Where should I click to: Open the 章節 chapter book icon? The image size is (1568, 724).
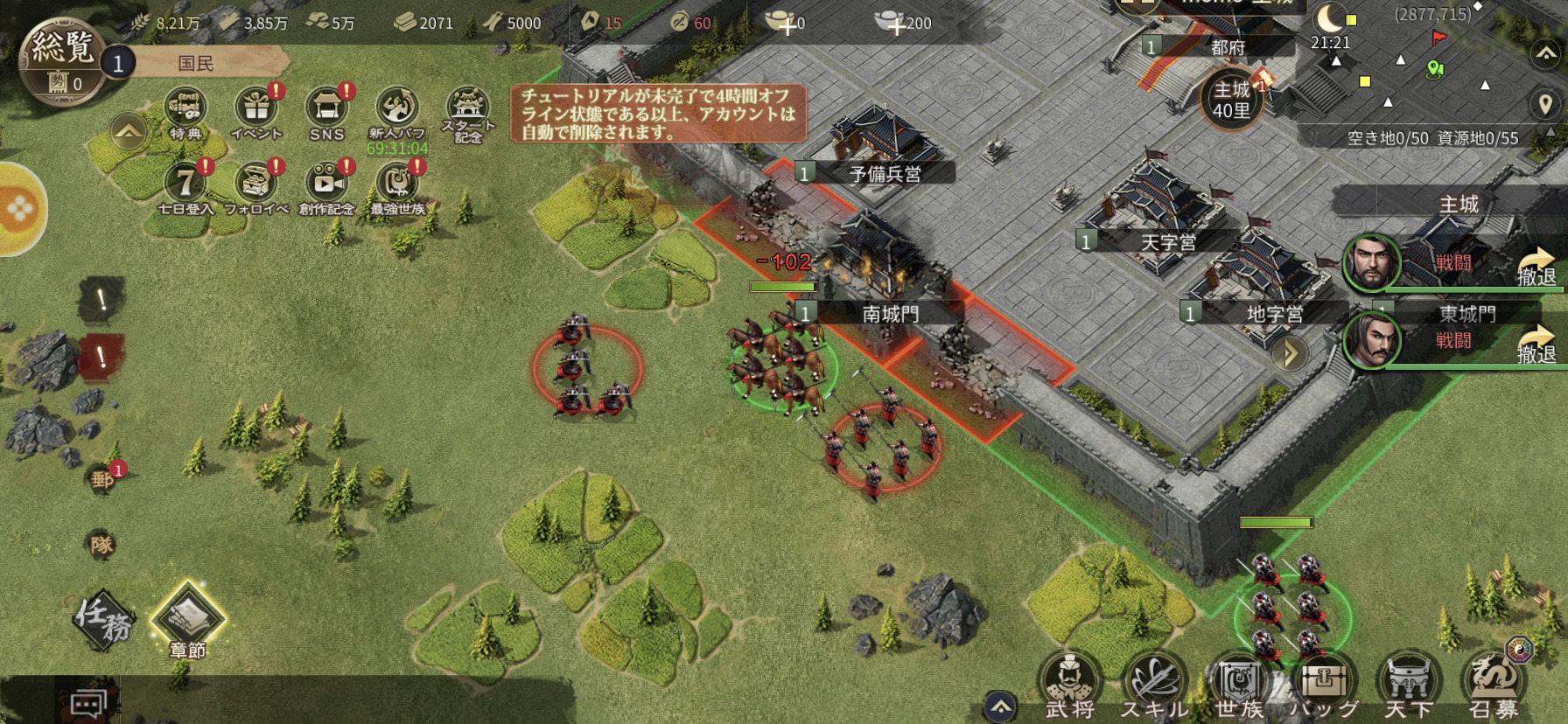[188, 621]
